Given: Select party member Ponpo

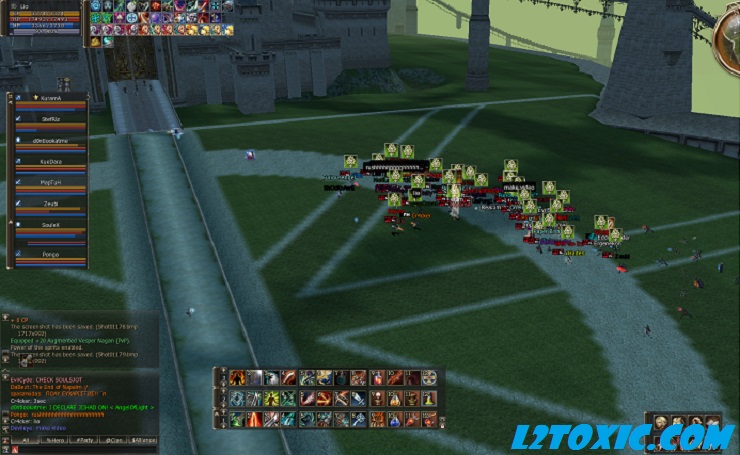Looking at the screenshot, I should (50, 254).
